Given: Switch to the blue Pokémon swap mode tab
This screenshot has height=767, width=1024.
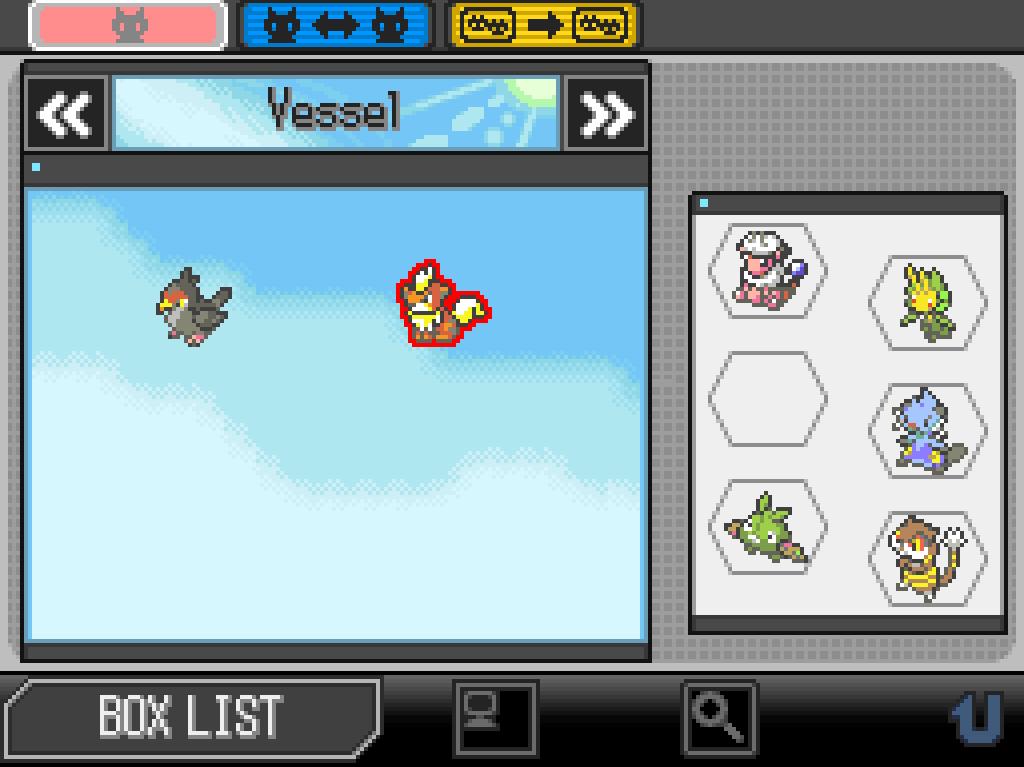Looking at the screenshot, I should 336,26.
